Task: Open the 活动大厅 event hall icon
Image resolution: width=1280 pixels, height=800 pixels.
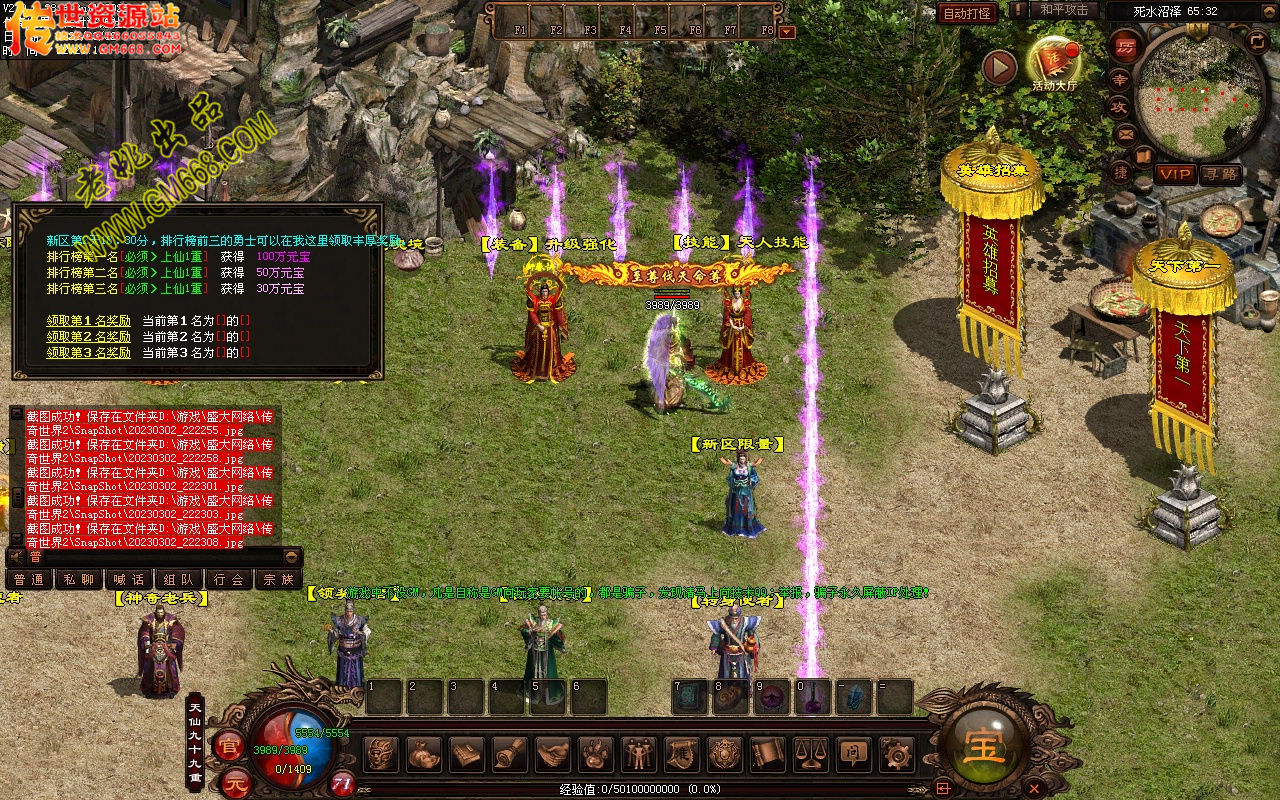Action: tap(1055, 62)
